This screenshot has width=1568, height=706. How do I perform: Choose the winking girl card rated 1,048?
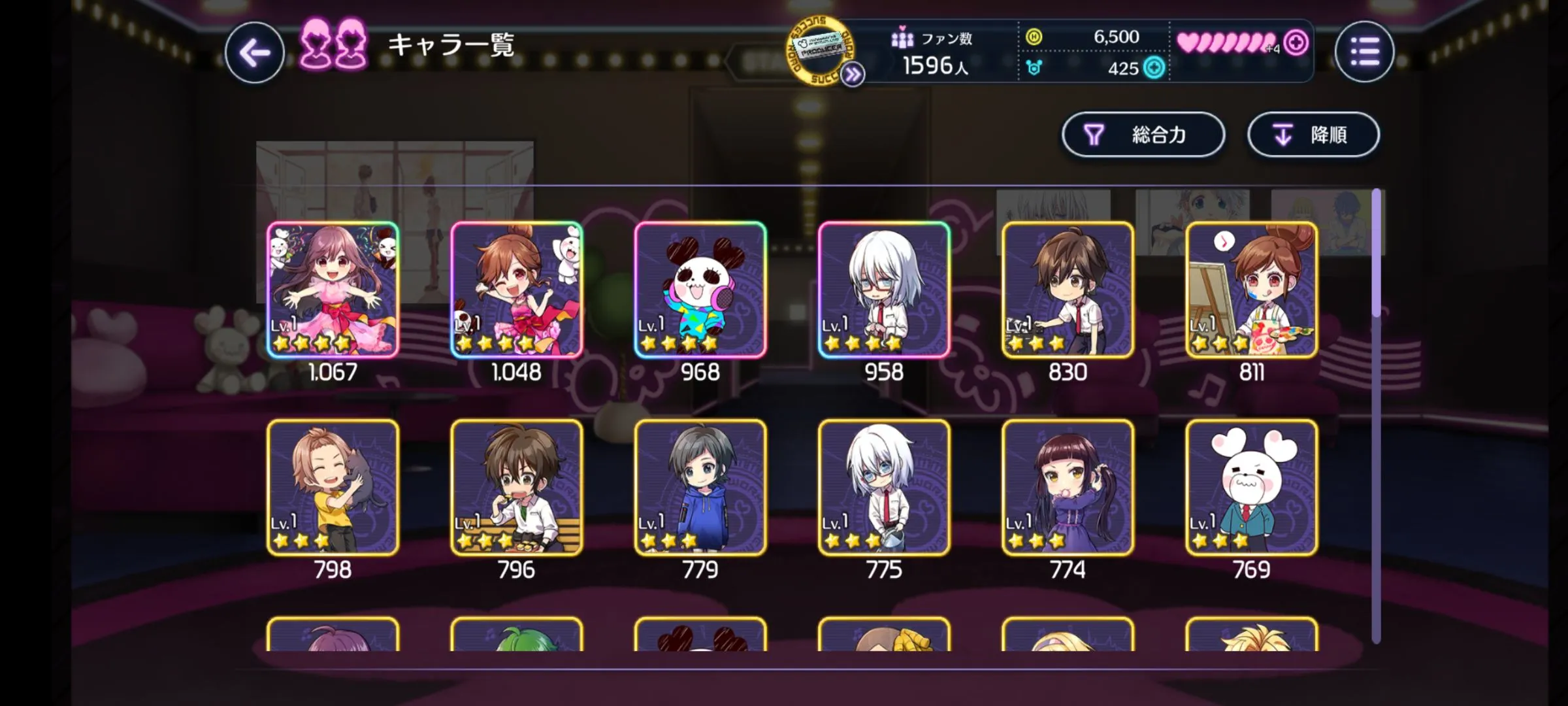point(517,290)
